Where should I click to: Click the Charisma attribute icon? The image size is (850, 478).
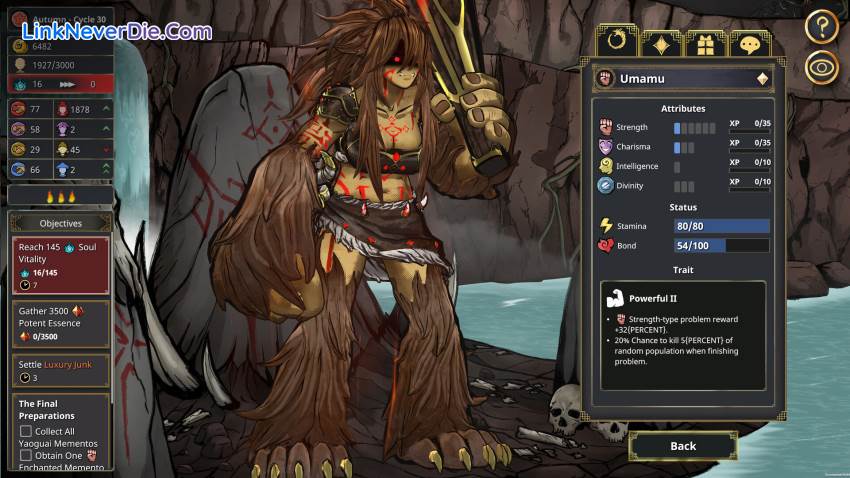(605, 147)
